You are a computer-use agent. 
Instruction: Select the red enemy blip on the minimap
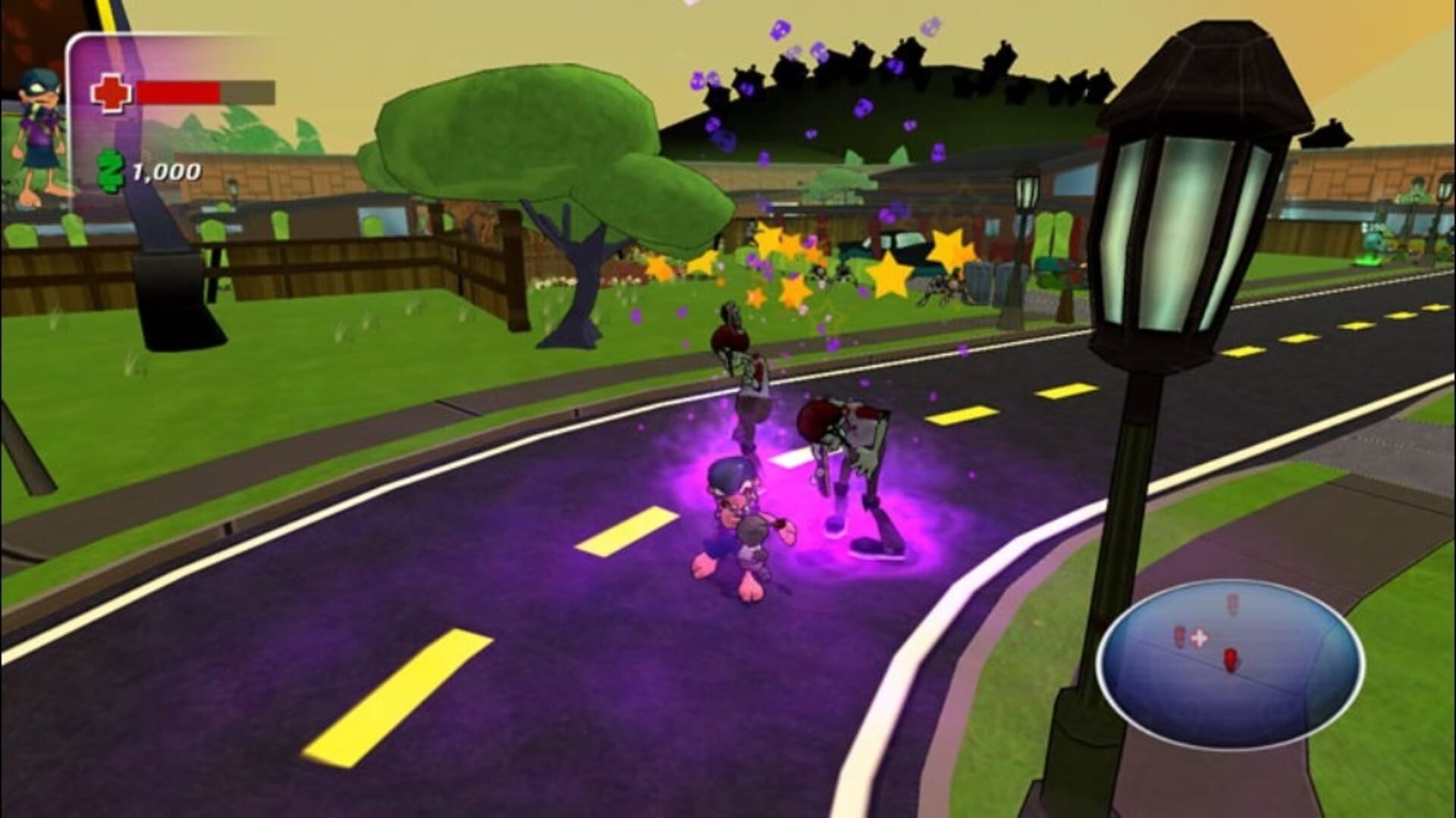(x=1230, y=660)
